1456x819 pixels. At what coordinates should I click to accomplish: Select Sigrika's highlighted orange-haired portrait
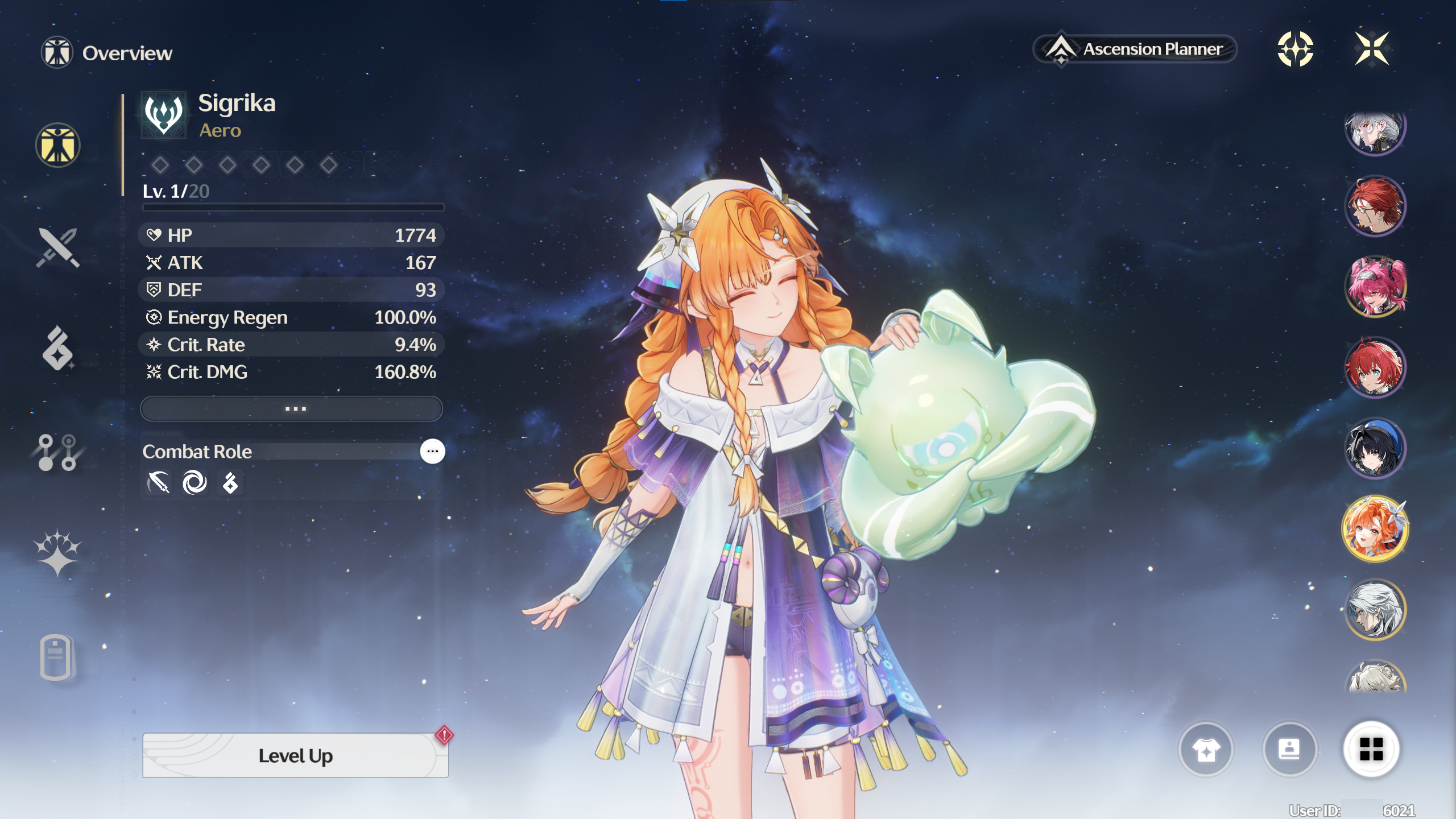(1375, 529)
